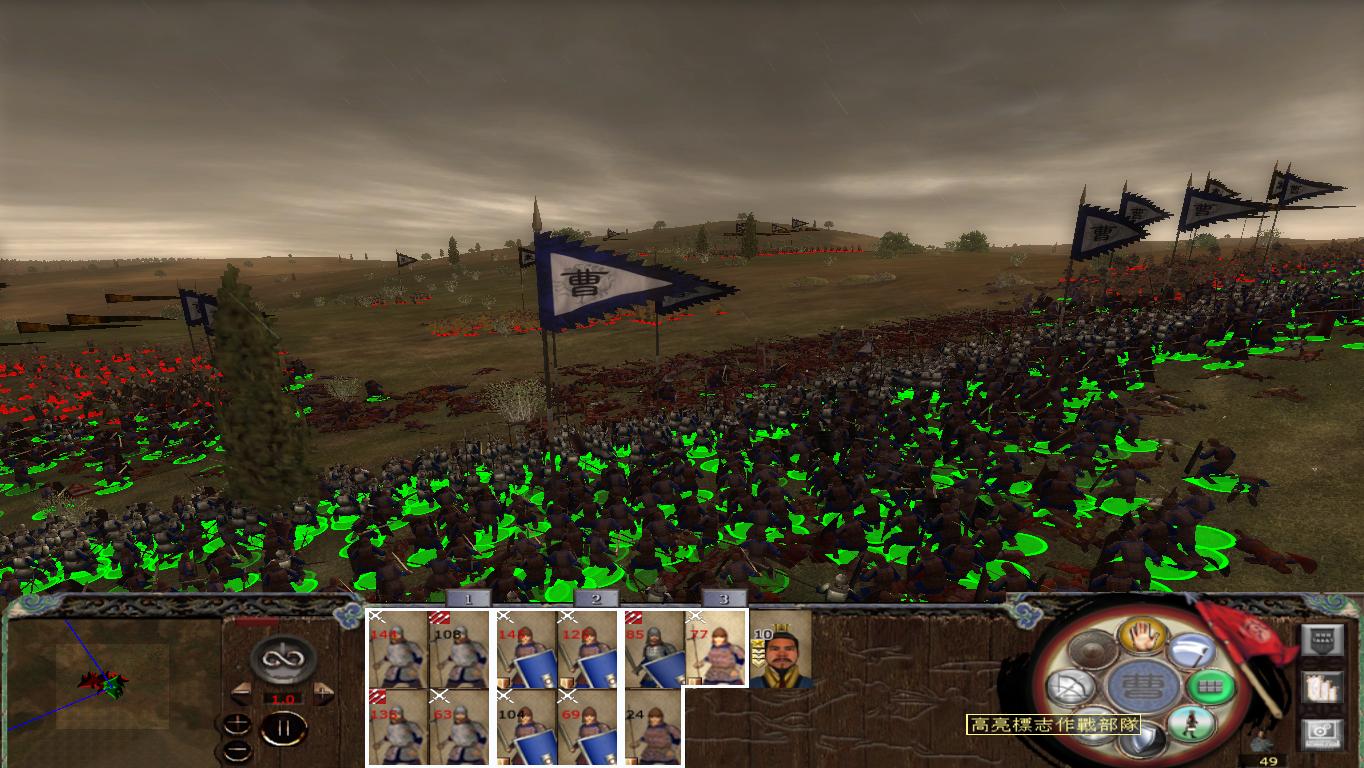Halt selected units with the hand icon
Viewport: 1364px width, 768px height.
click(1142, 637)
